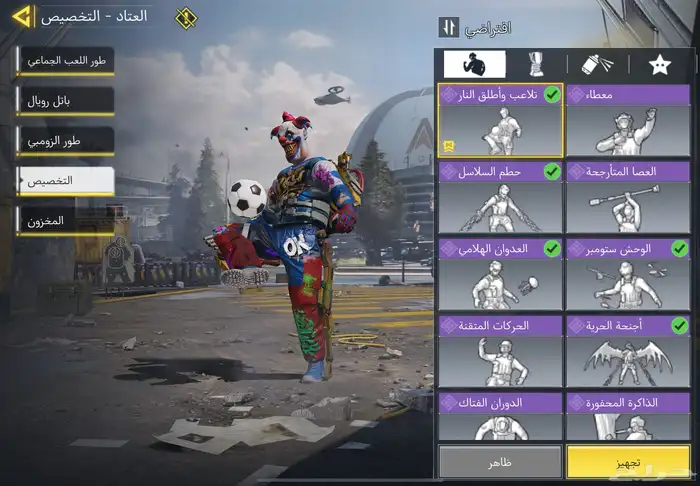Switch to the emotes tab with the boxing figure
Image resolution: width=700 pixels, height=486 pixels.
[473, 64]
